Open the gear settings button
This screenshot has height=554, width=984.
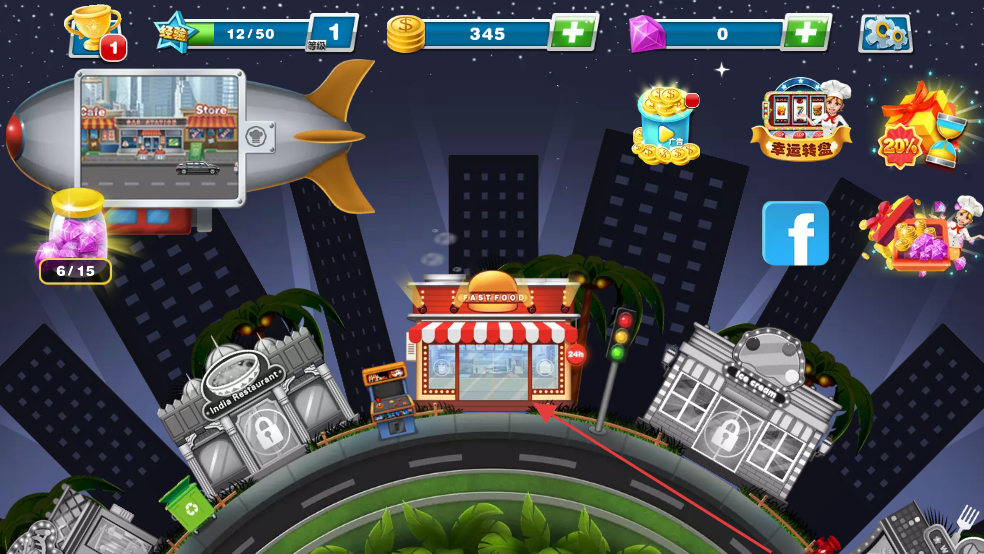pyautogui.click(x=885, y=34)
